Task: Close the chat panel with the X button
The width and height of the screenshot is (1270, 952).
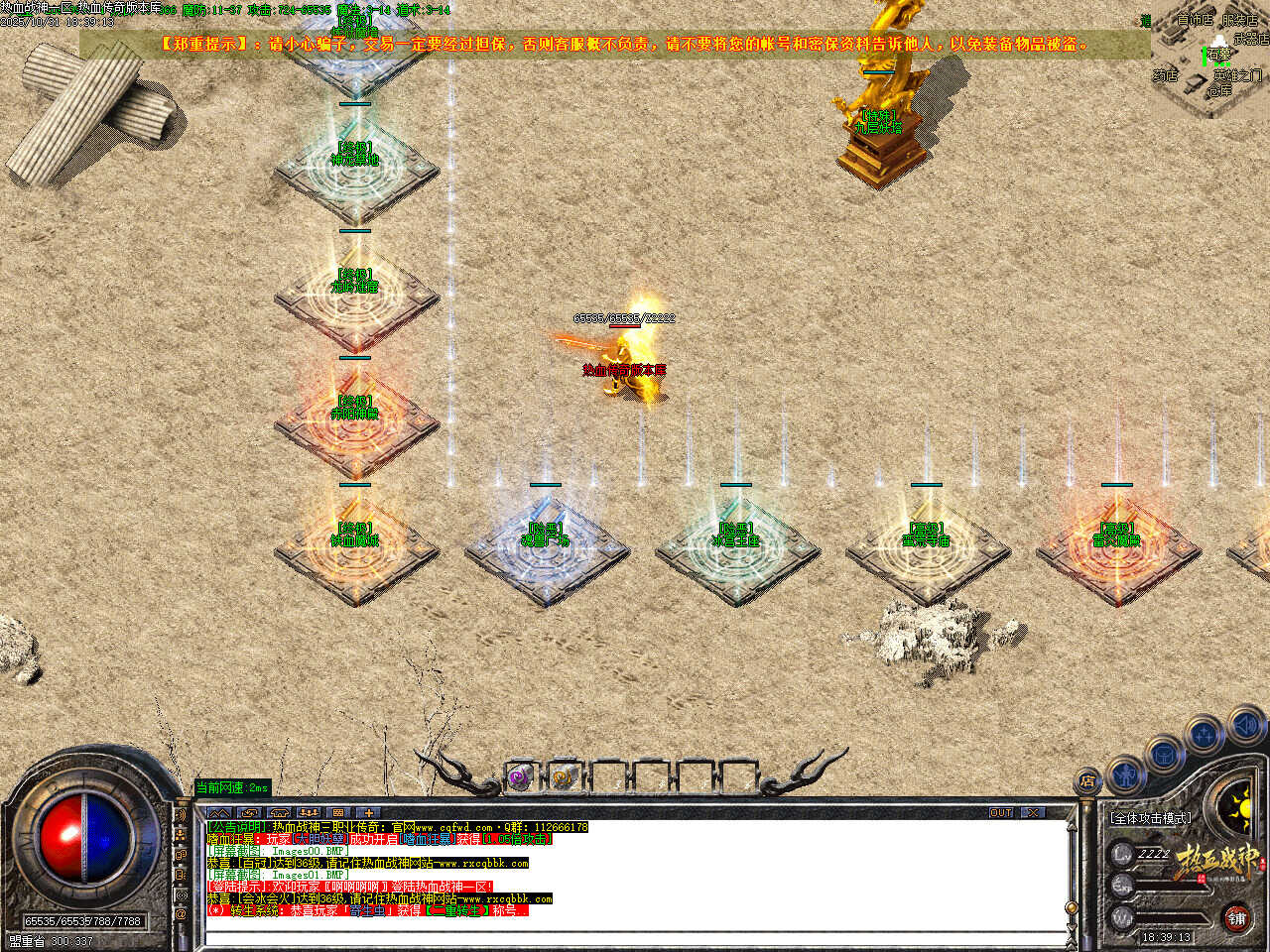Action: click(1034, 812)
